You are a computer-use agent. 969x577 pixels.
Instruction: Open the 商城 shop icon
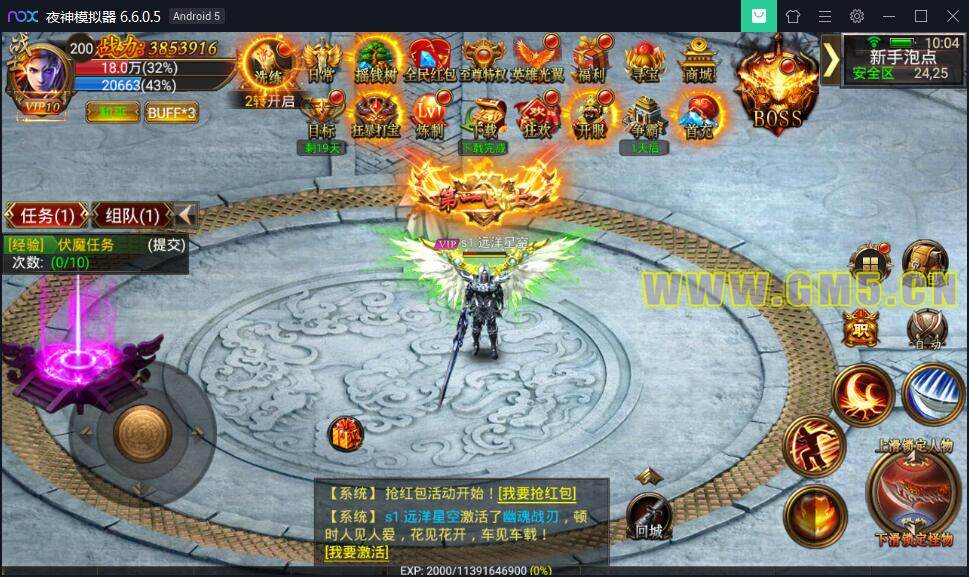point(699,59)
